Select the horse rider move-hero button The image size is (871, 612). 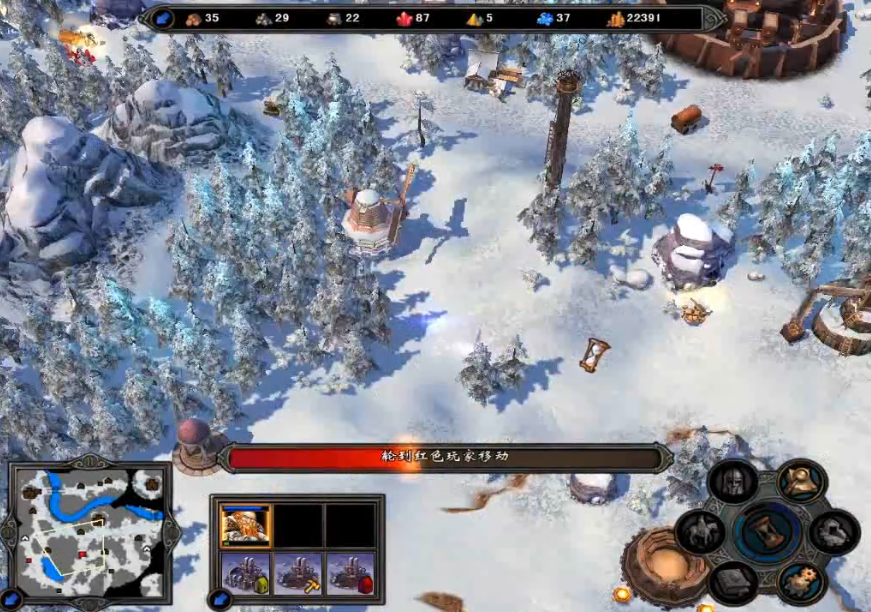(701, 530)
